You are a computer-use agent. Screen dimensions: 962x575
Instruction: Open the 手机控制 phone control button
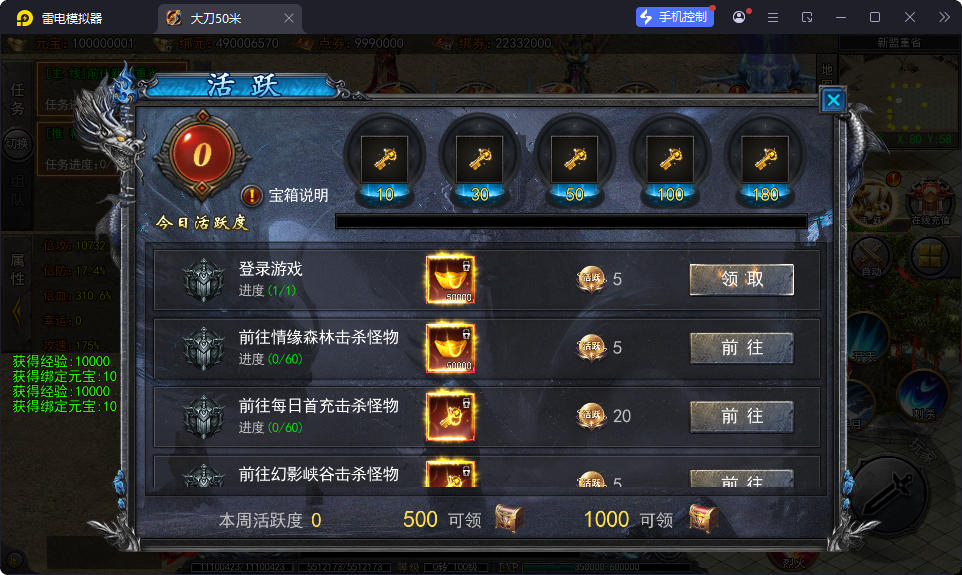[x=675, y=17]
